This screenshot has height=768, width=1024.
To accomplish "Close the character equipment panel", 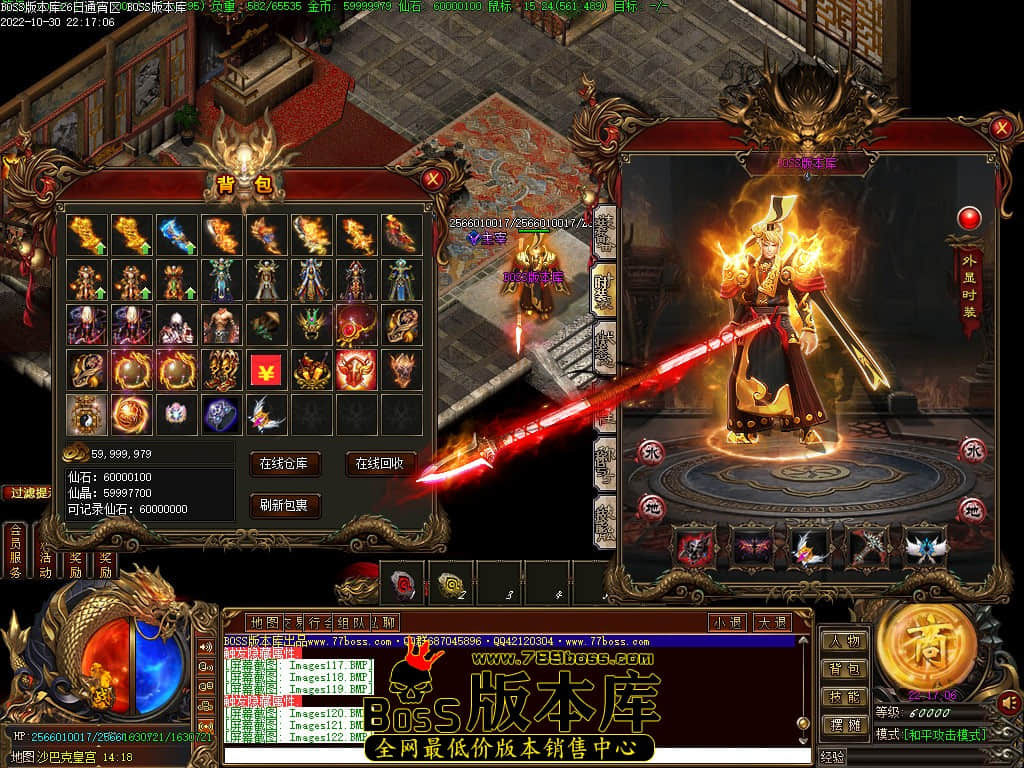I will click(x=1001, y=127).
